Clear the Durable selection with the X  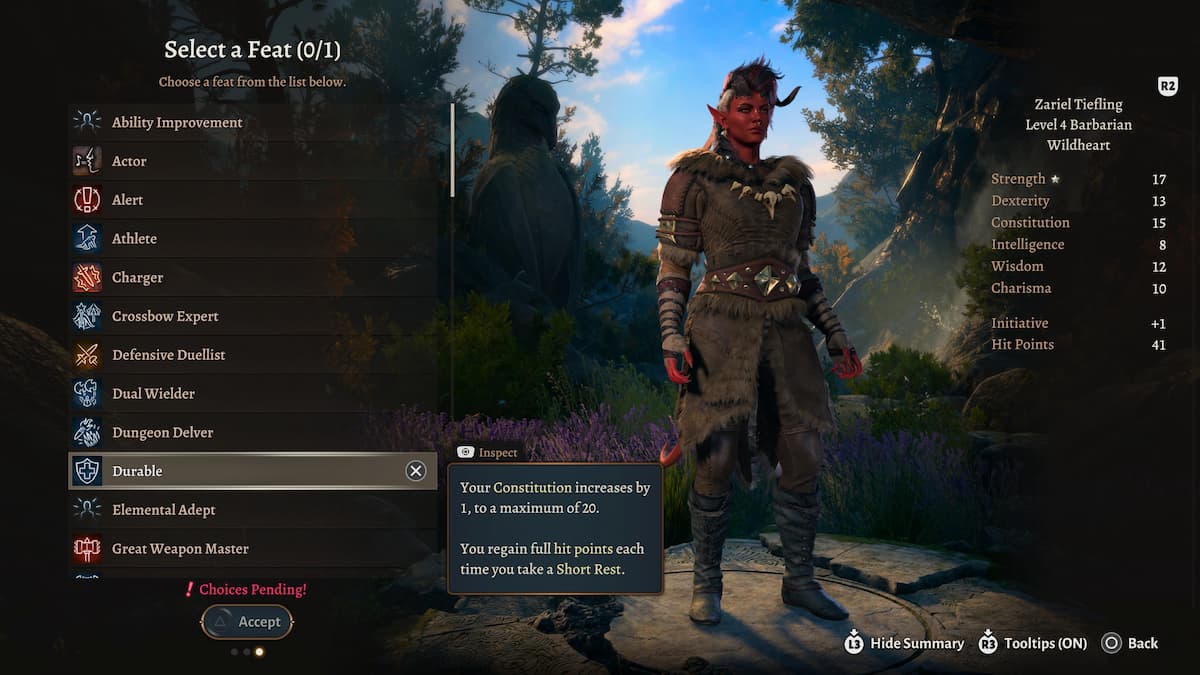pyautogui.click(x=416, y=471)
